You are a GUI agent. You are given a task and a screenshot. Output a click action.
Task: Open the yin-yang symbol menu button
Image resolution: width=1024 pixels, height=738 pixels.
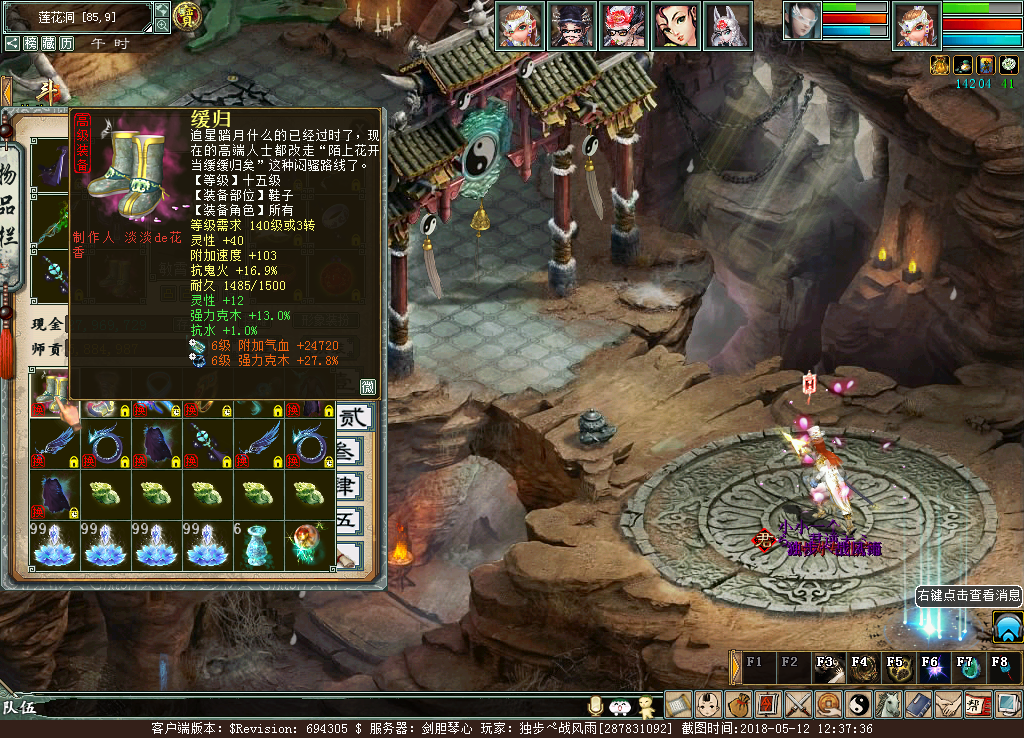click(859, 704)
